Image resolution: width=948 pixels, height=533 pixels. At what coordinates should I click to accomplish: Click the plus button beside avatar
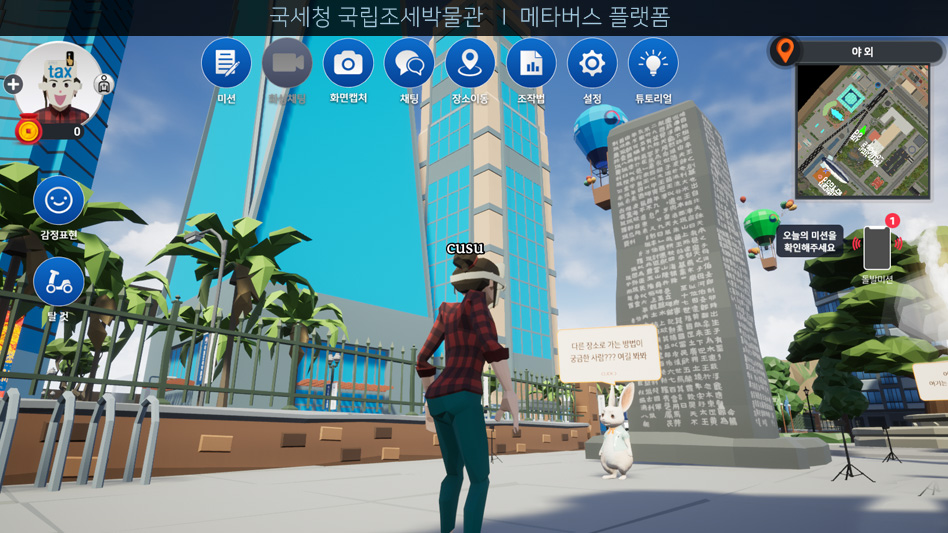[x=13, y=85]
